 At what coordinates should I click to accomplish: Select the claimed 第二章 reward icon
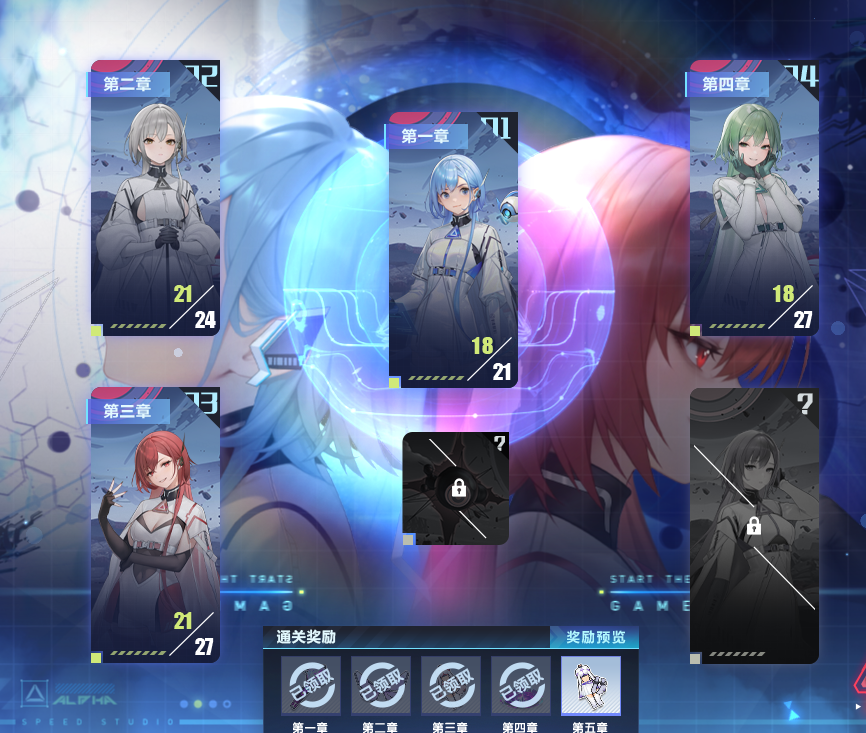(x=380, y=685)
